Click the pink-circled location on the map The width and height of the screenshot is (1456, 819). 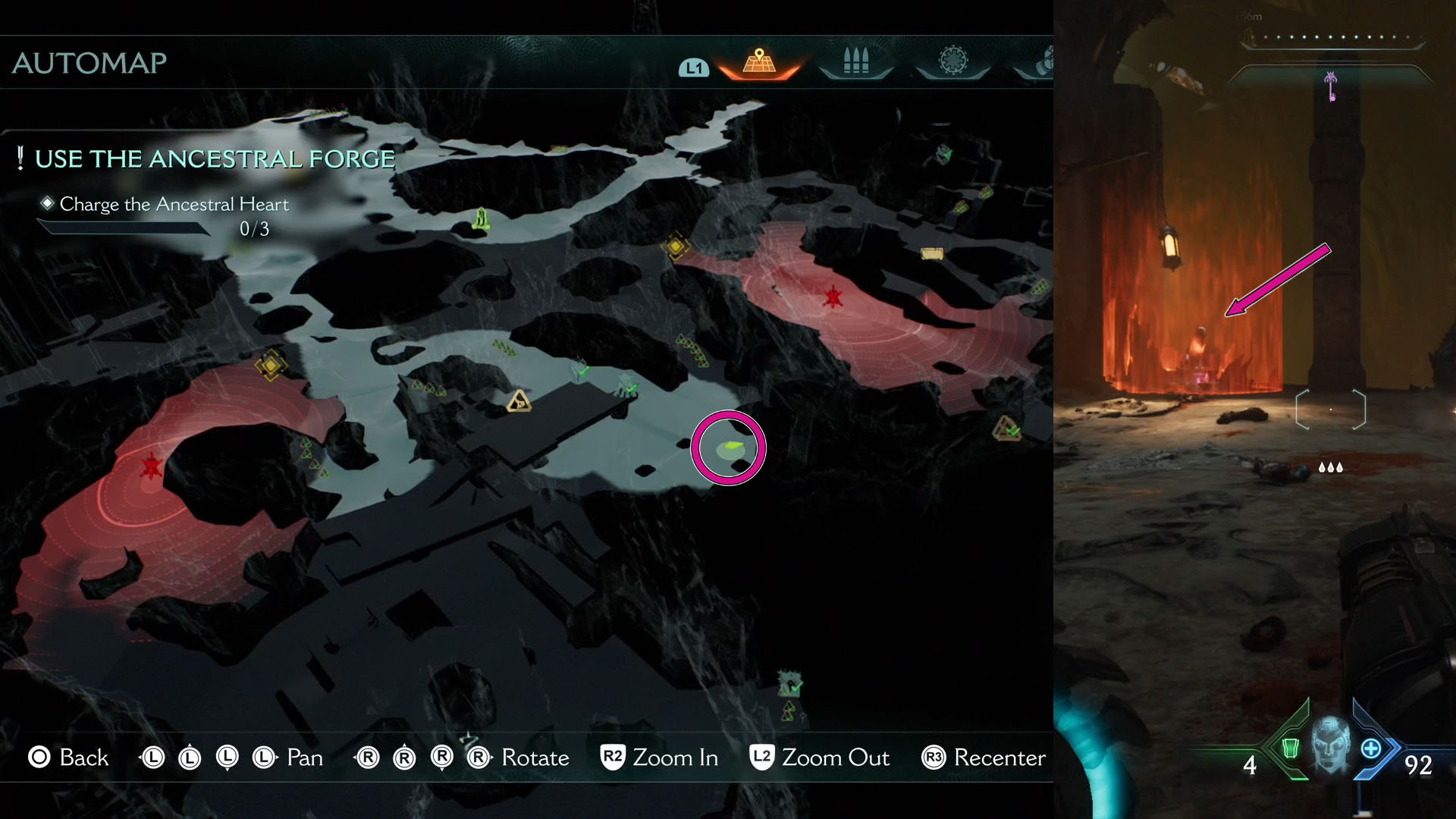[730, 449]
